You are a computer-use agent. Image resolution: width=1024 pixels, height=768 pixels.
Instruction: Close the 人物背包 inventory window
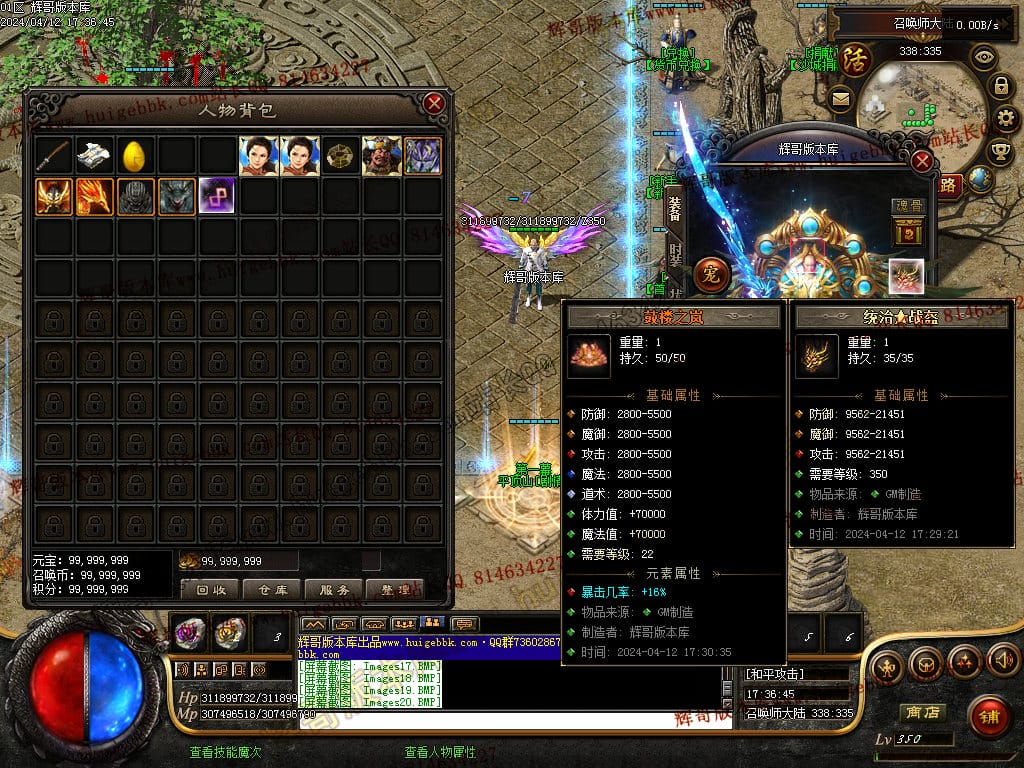pos(434,103)
